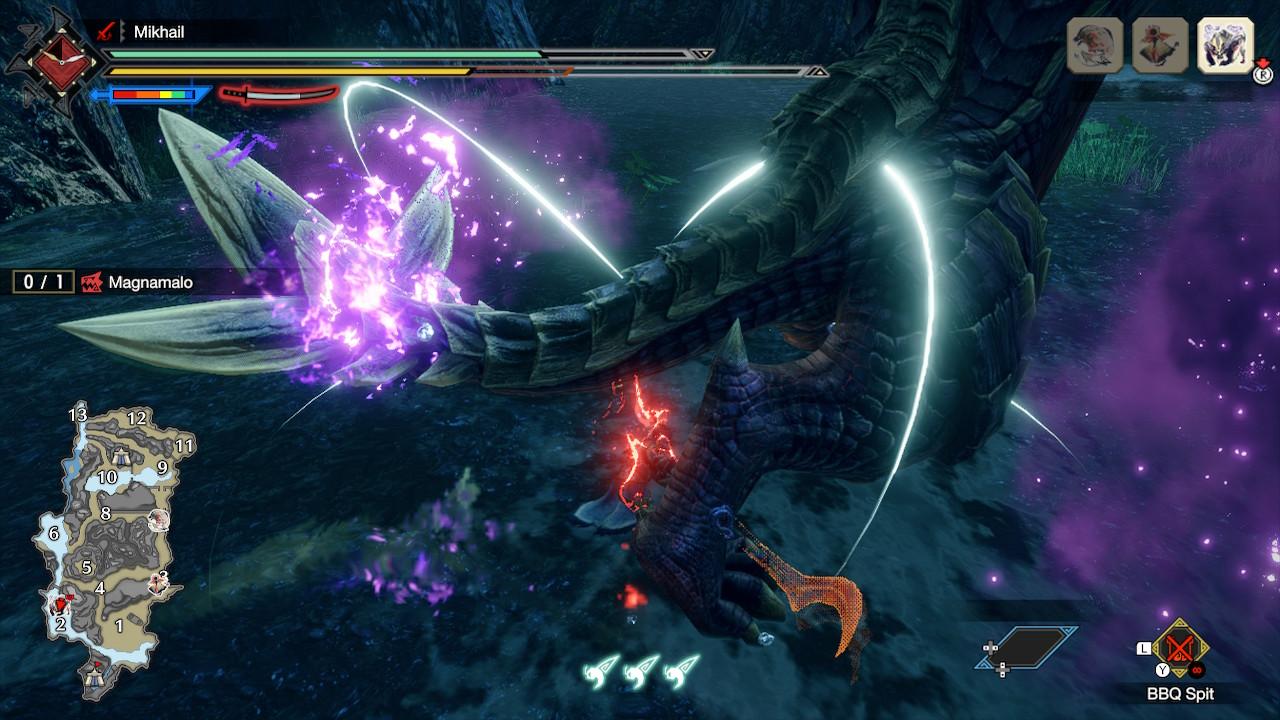This screenshot has width=1280, height=720.
Task: Click the monster marker beside area 8
Action: (157, 519)
